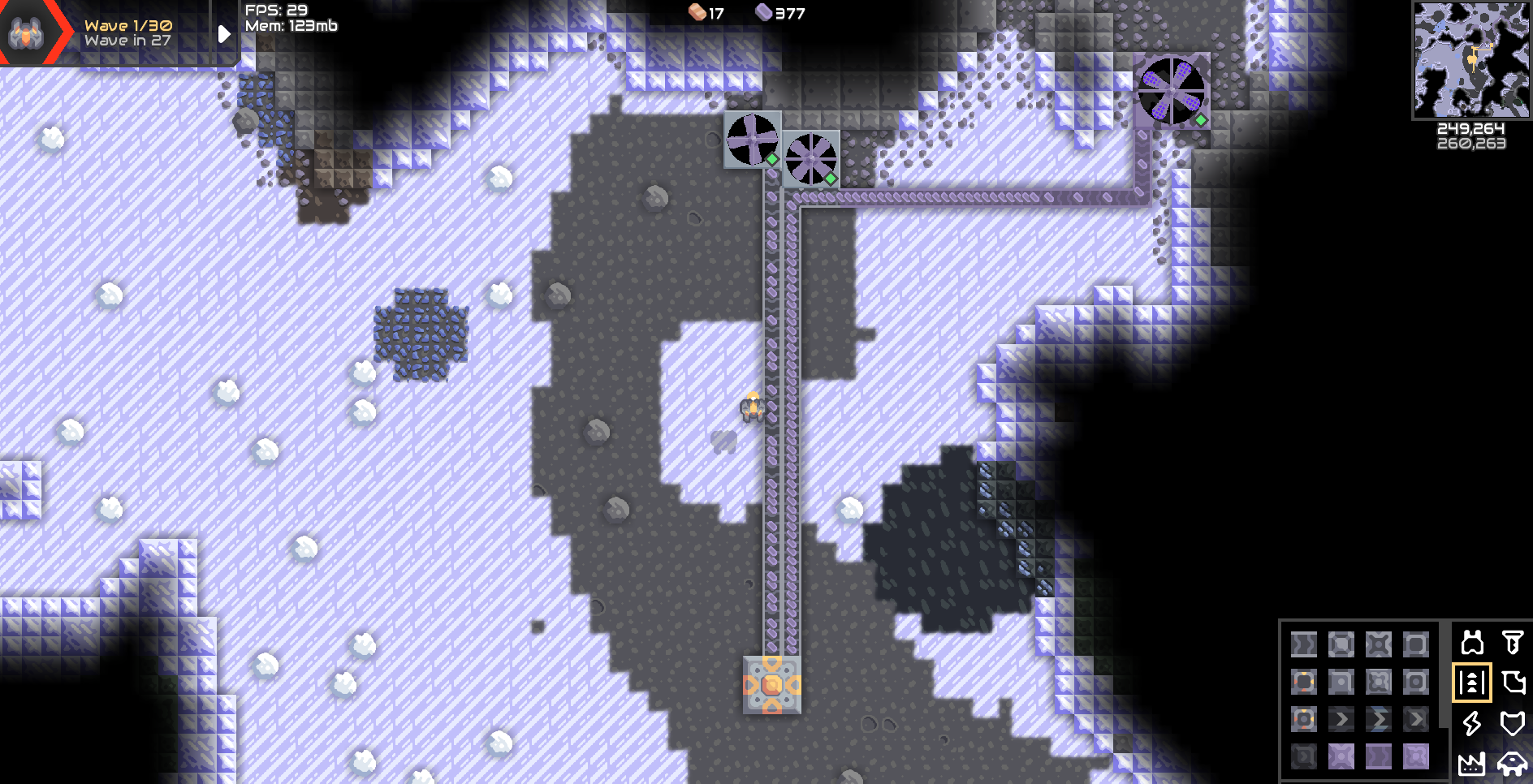
Task: Open the lightning bolt power category
Action: (x=1472, y=722)
